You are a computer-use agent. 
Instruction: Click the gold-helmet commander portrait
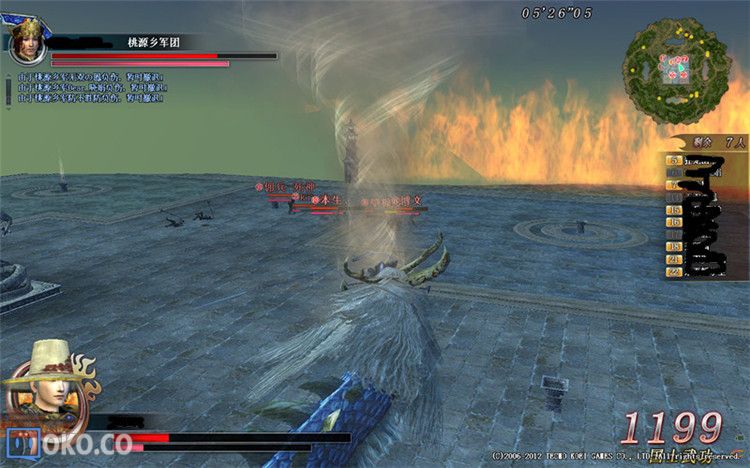tap(26, 42)
